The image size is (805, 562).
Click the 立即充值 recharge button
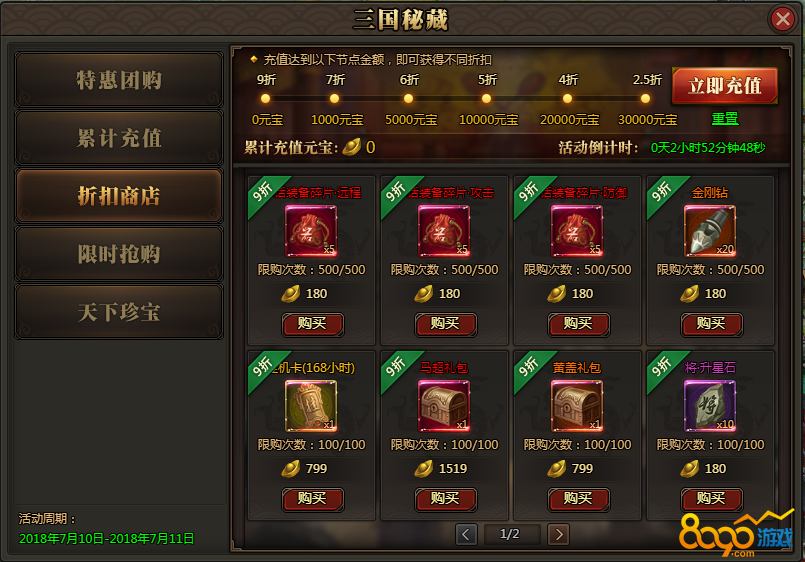click(724, 85)
